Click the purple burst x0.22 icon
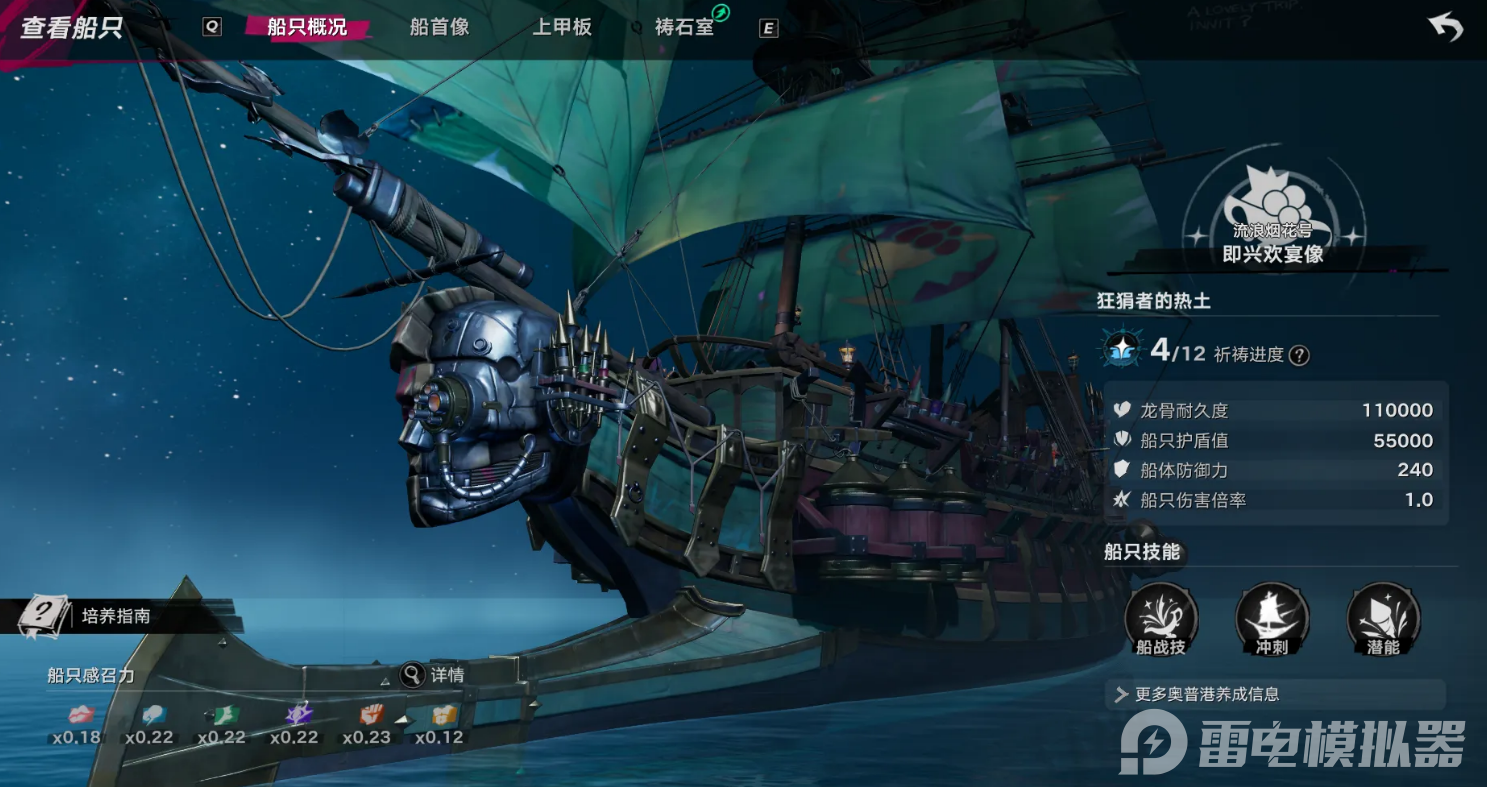Screen dimensions: 1487x787 click(298, 716)
